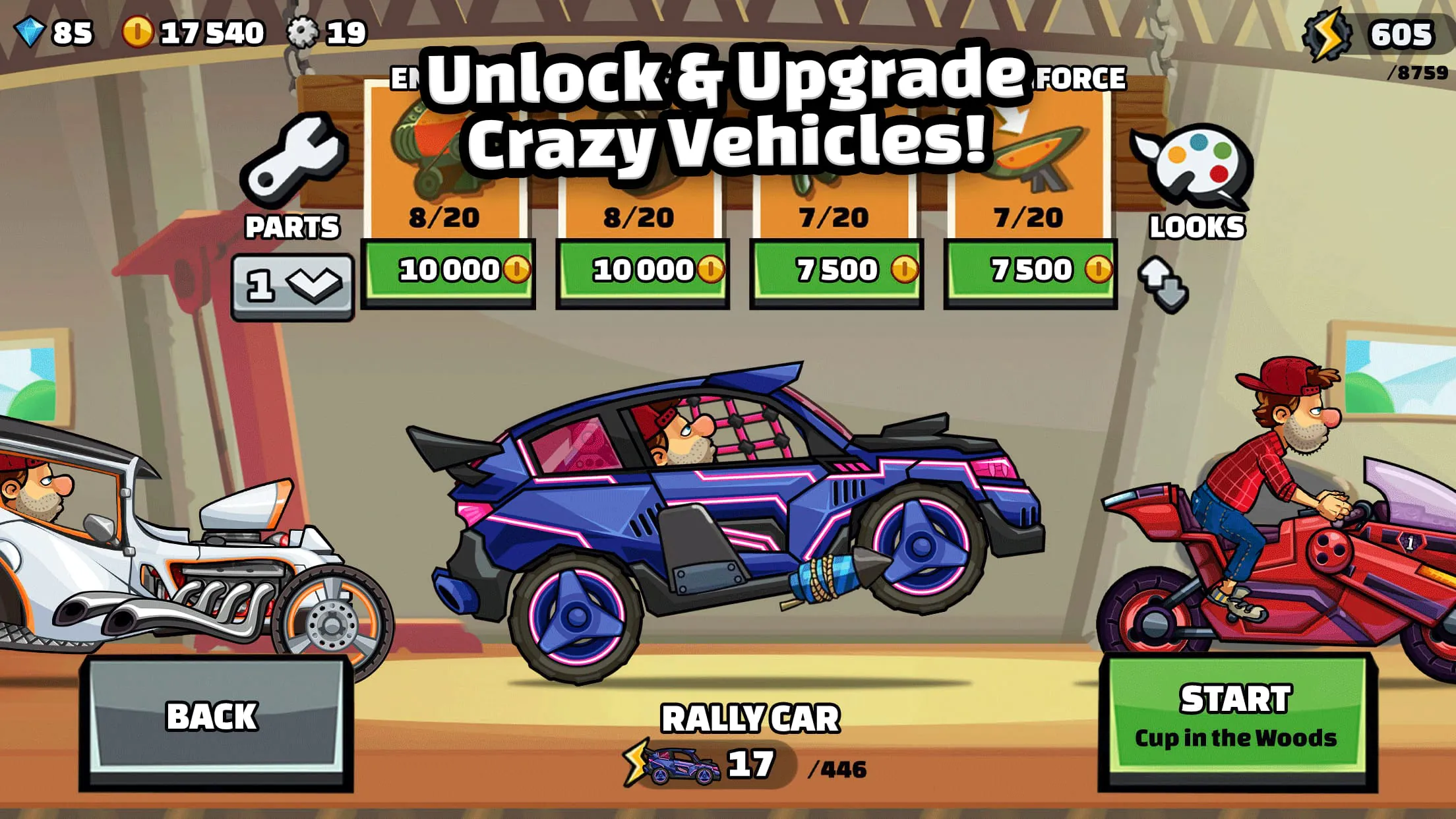
Task: Click the RALLY CAR name label
Action: pos(752,719)
